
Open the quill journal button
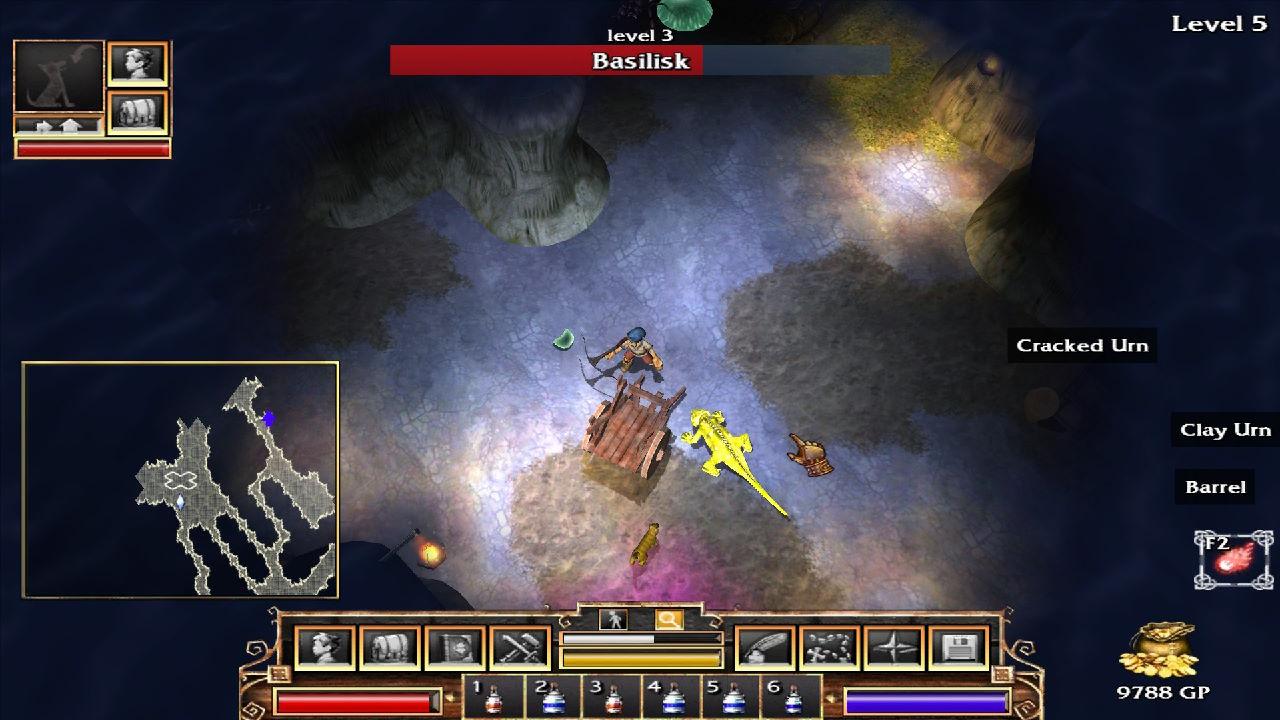pos(765,648)
